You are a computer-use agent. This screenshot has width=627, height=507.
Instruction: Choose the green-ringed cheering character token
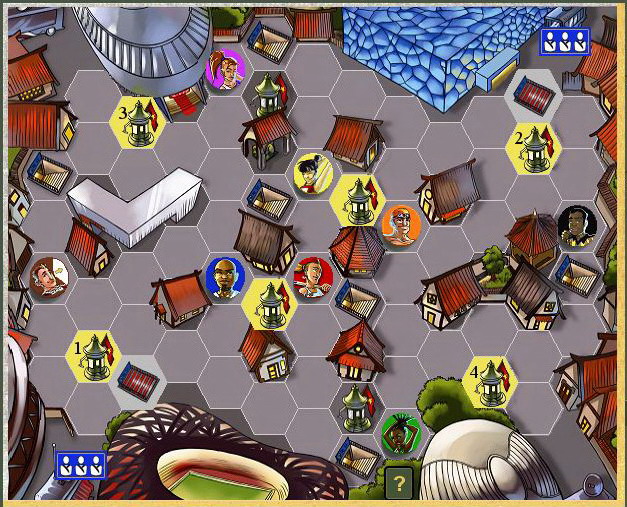tap(399, 432)
